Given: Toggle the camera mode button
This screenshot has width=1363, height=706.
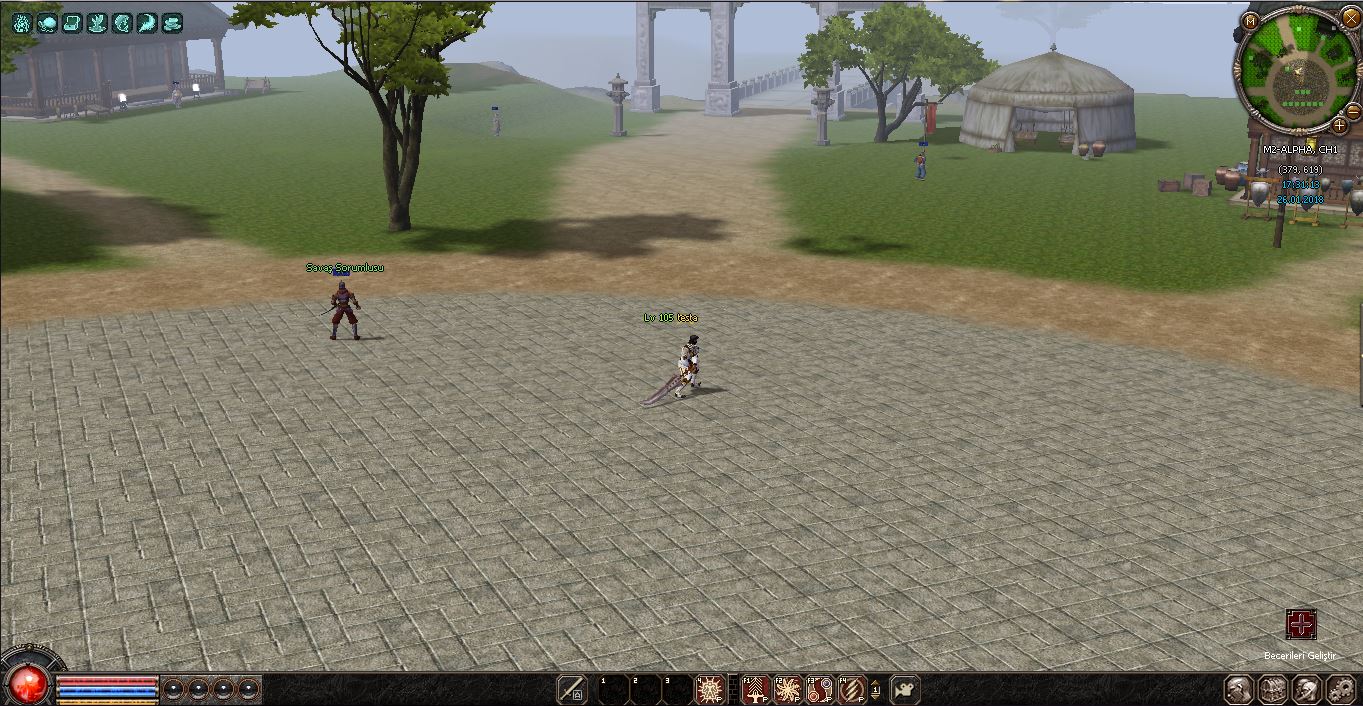Looking at the screenshot, I should pyautogui.click(x=904, y=689).
